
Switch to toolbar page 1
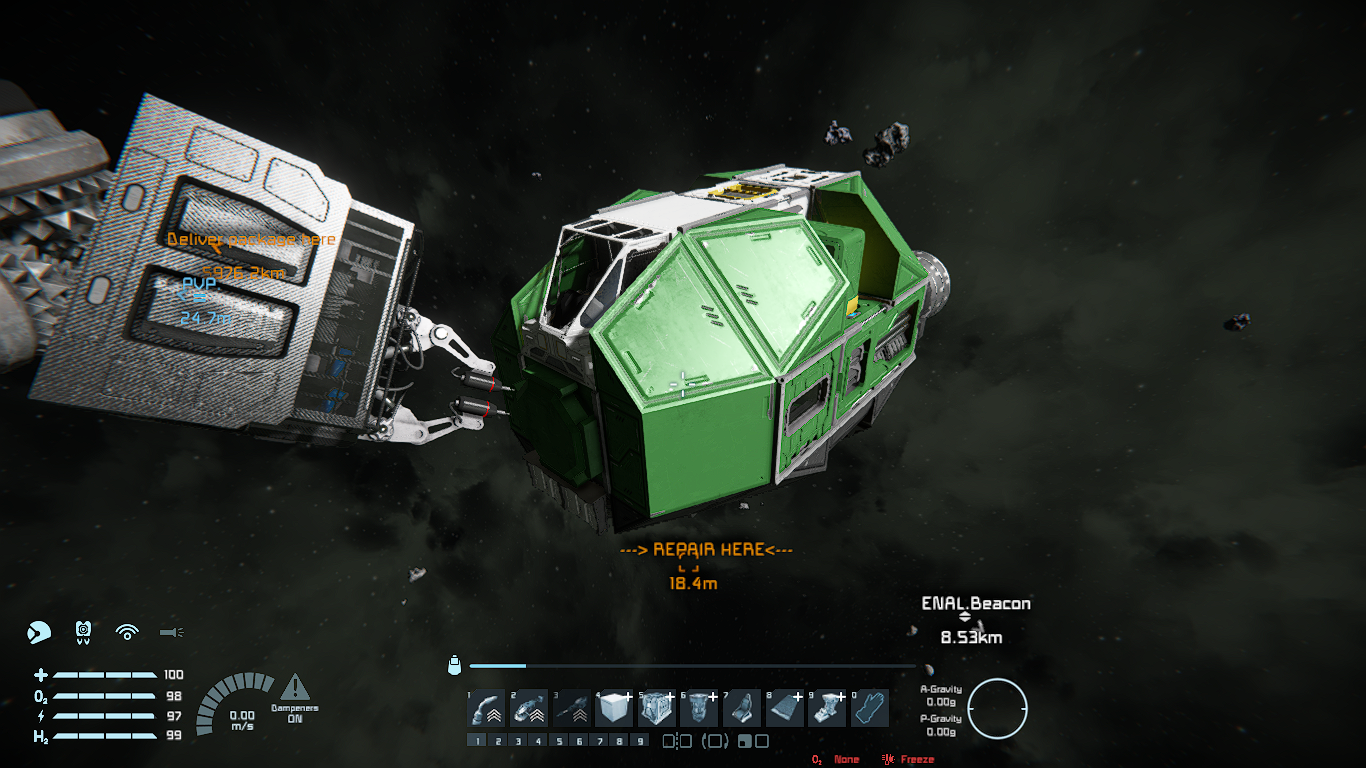point(476,741)
